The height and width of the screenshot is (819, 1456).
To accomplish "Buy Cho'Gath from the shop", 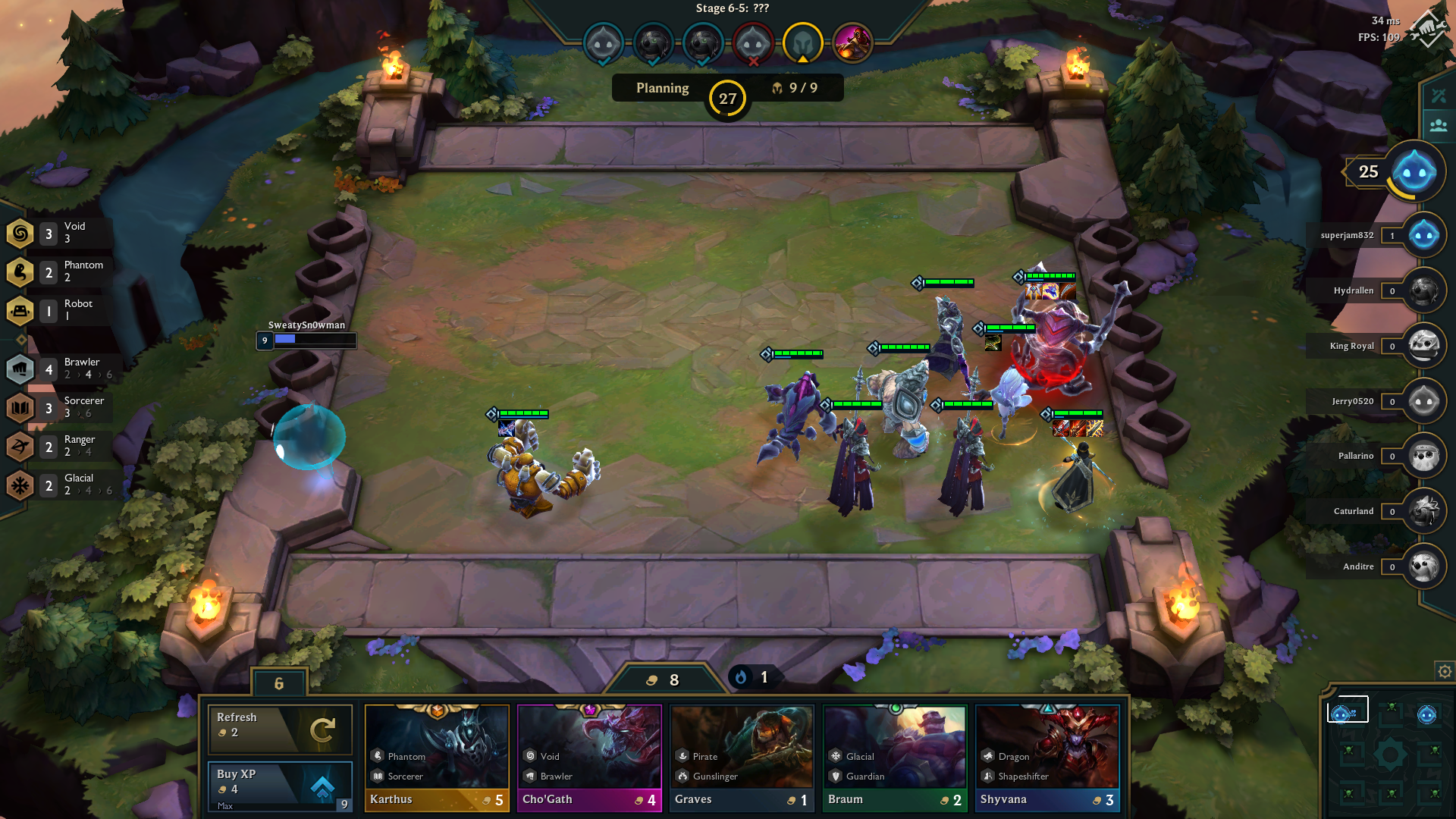I will tap(589, 758).
